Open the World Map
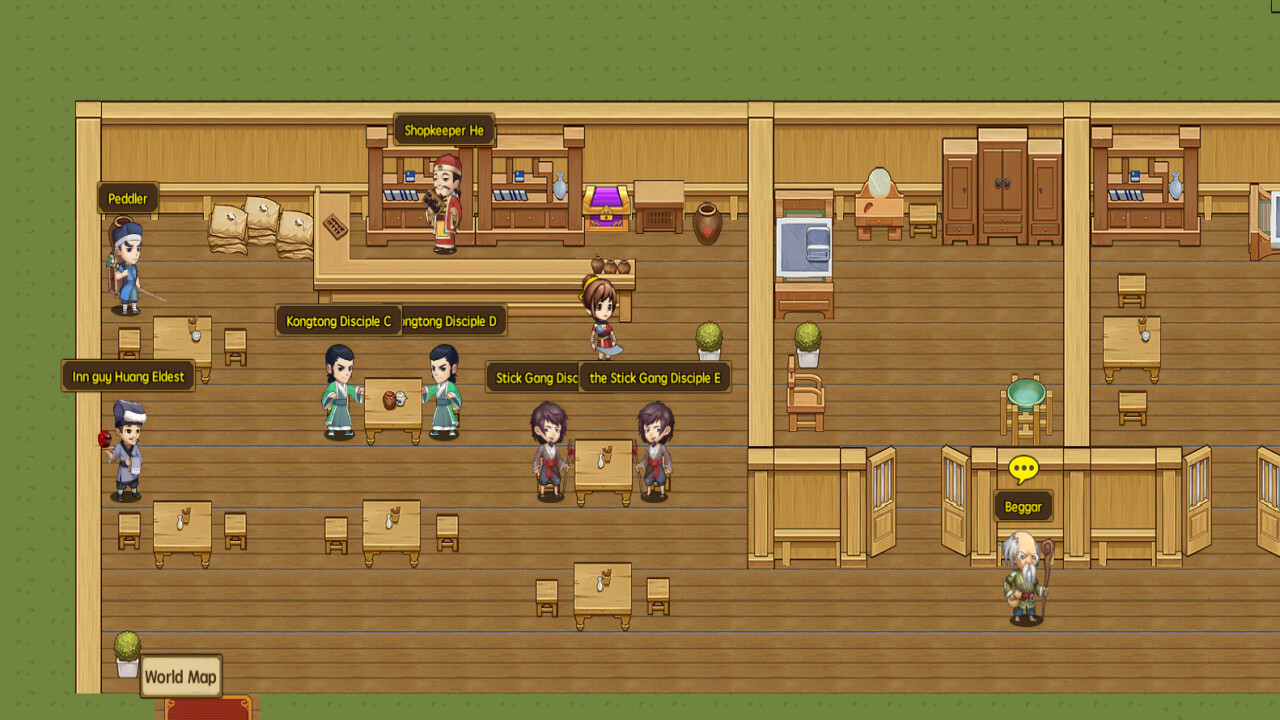The image size is (1280, 720). tap(181, 676)
